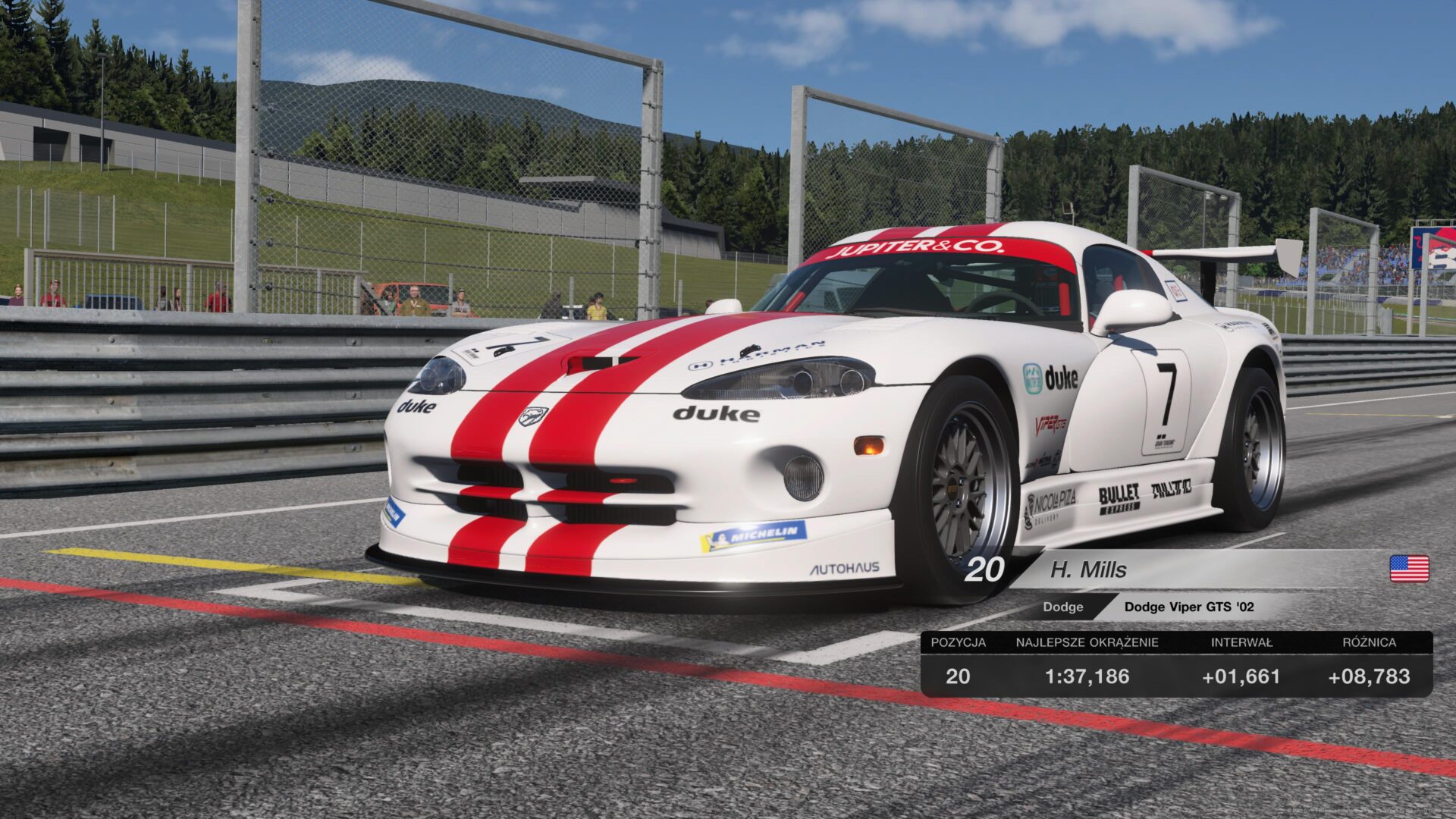1456x819 pixels.
Task: Select the Dodge Viper GTS '02 car label
Action: point(1188,607)
